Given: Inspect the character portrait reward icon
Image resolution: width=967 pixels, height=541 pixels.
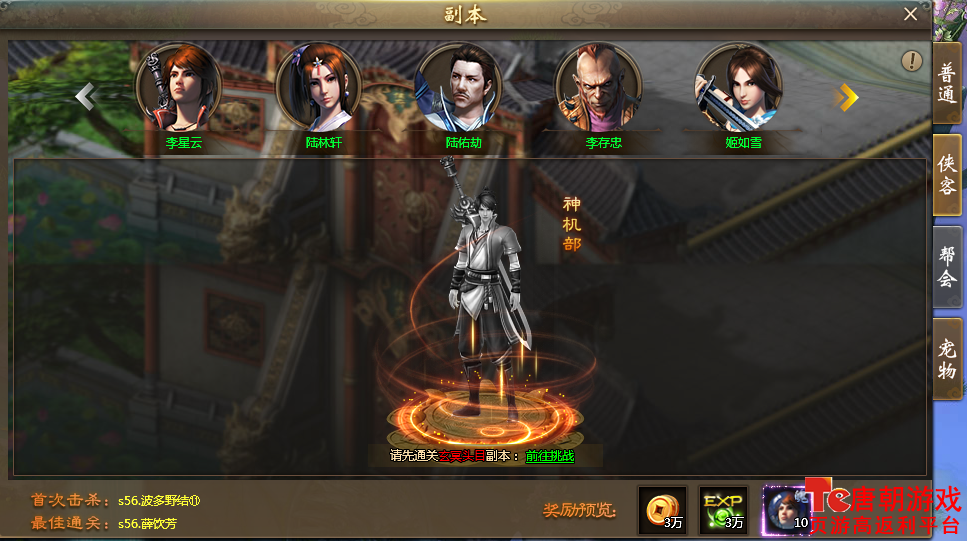Looking at the screenshot, I should (786, 510).
